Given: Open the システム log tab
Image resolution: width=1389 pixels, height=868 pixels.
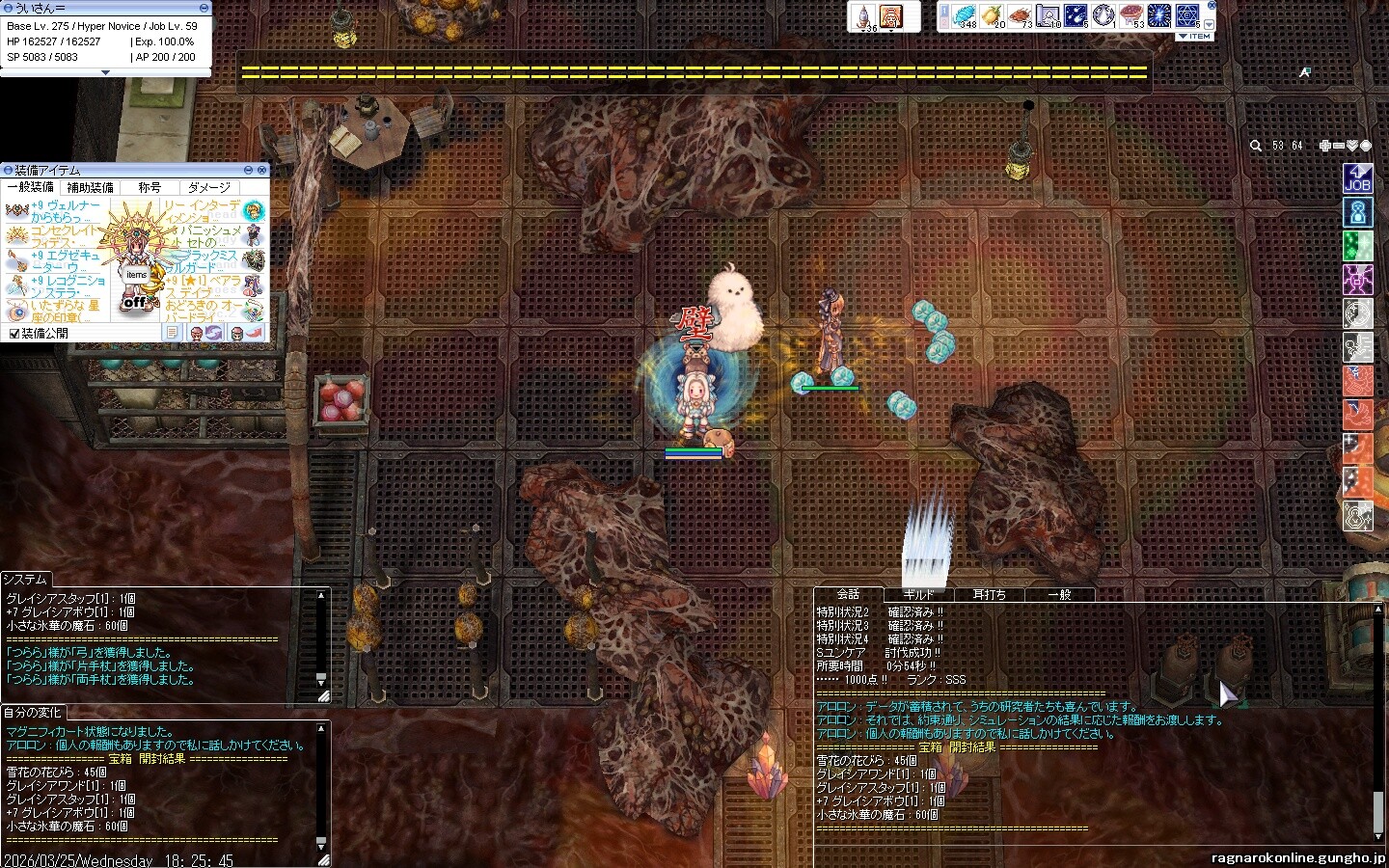Looking at the screenshot, I should (25, 579).
